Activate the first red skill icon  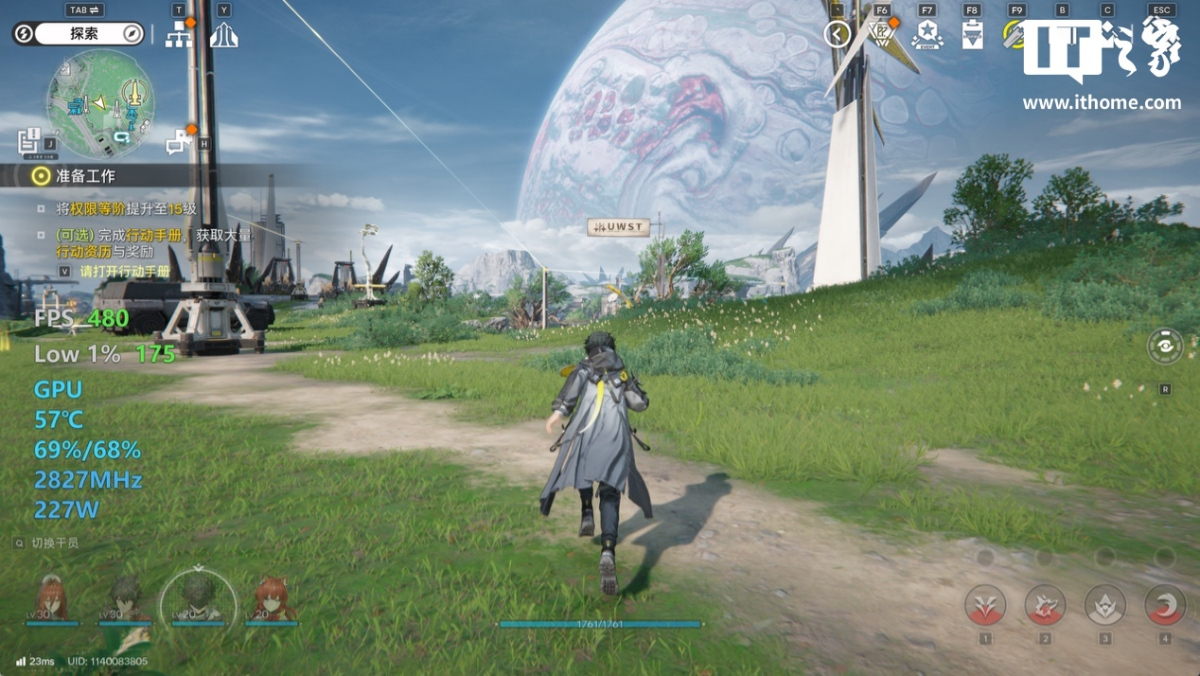click(985, 605)
